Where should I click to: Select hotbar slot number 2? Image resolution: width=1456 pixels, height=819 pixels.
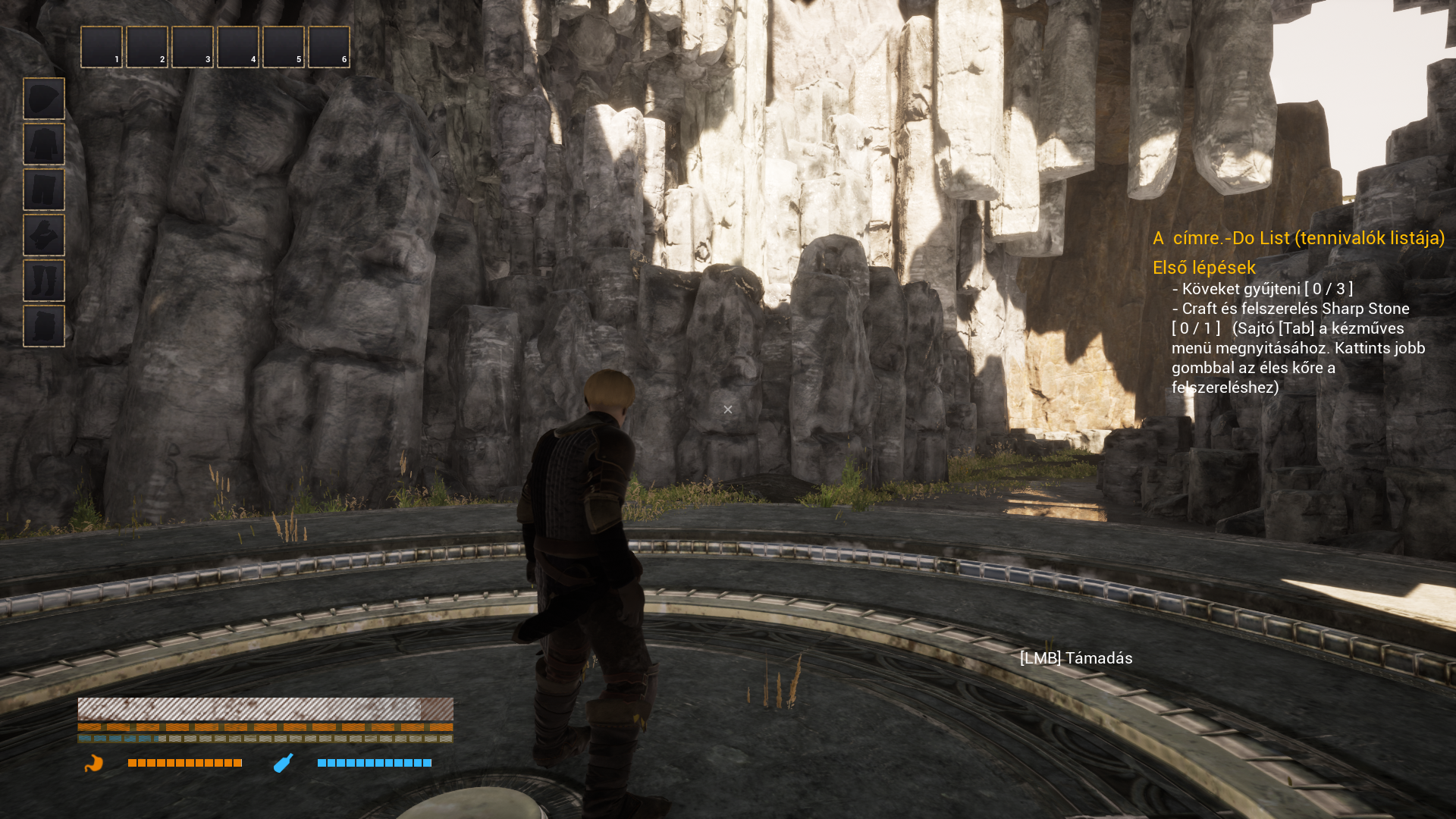pos(147,47)
